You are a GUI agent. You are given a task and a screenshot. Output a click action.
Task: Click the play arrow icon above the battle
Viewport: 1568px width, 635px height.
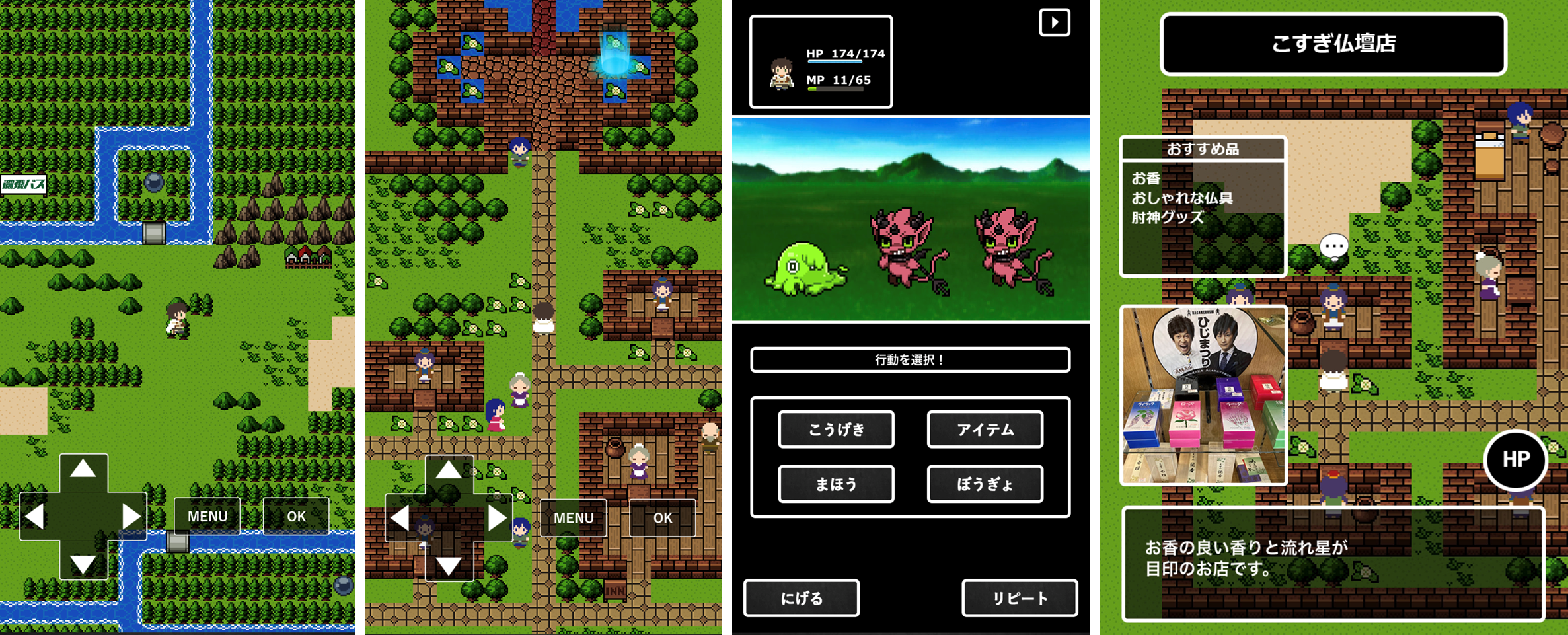click(x=1055, y=22)
